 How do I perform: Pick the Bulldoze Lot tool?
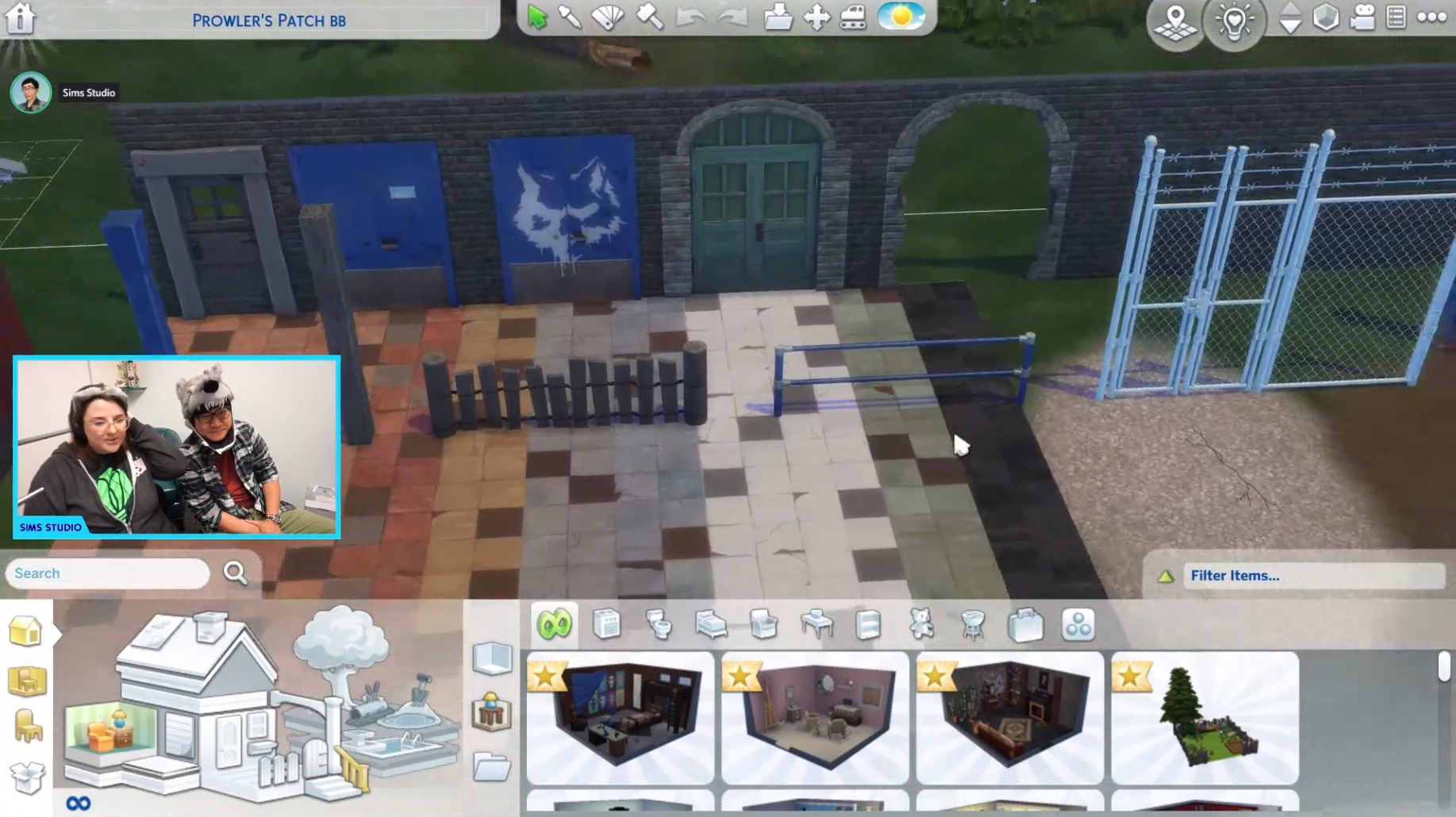click(x=854, y=17)
